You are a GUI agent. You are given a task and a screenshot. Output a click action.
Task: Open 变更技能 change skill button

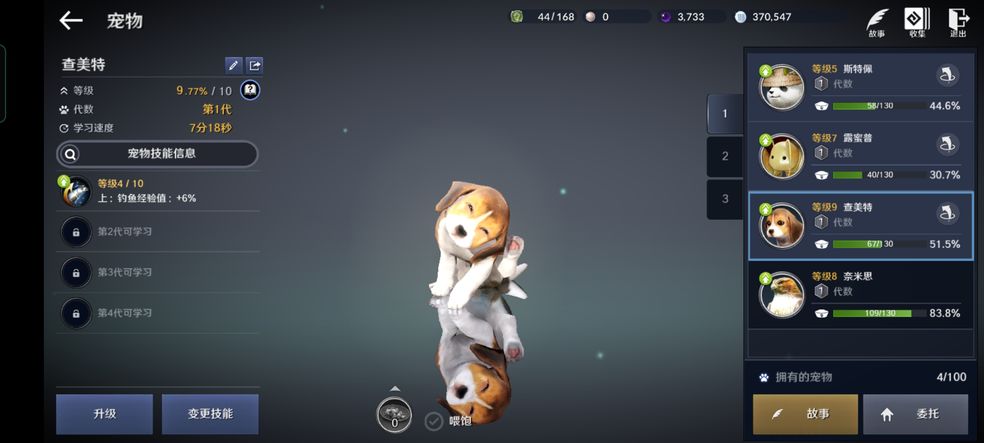pyautogui.click(x=209, y=414)
